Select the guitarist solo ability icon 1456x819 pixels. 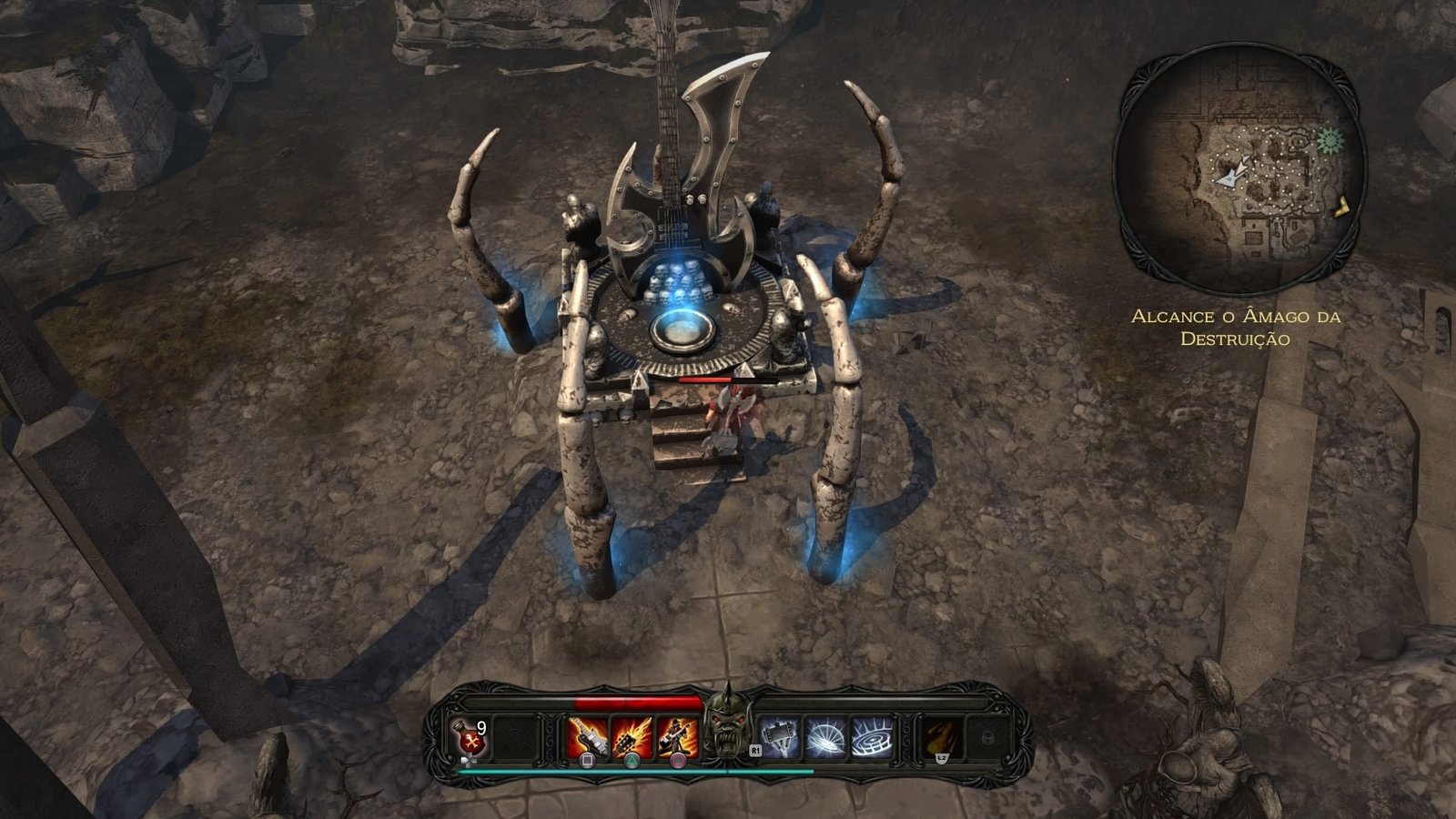point(677,737)
